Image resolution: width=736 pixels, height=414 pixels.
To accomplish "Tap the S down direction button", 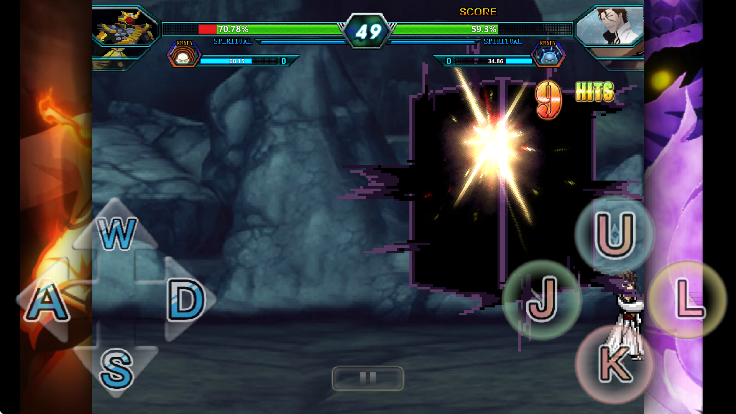I will tap(116, 369).
